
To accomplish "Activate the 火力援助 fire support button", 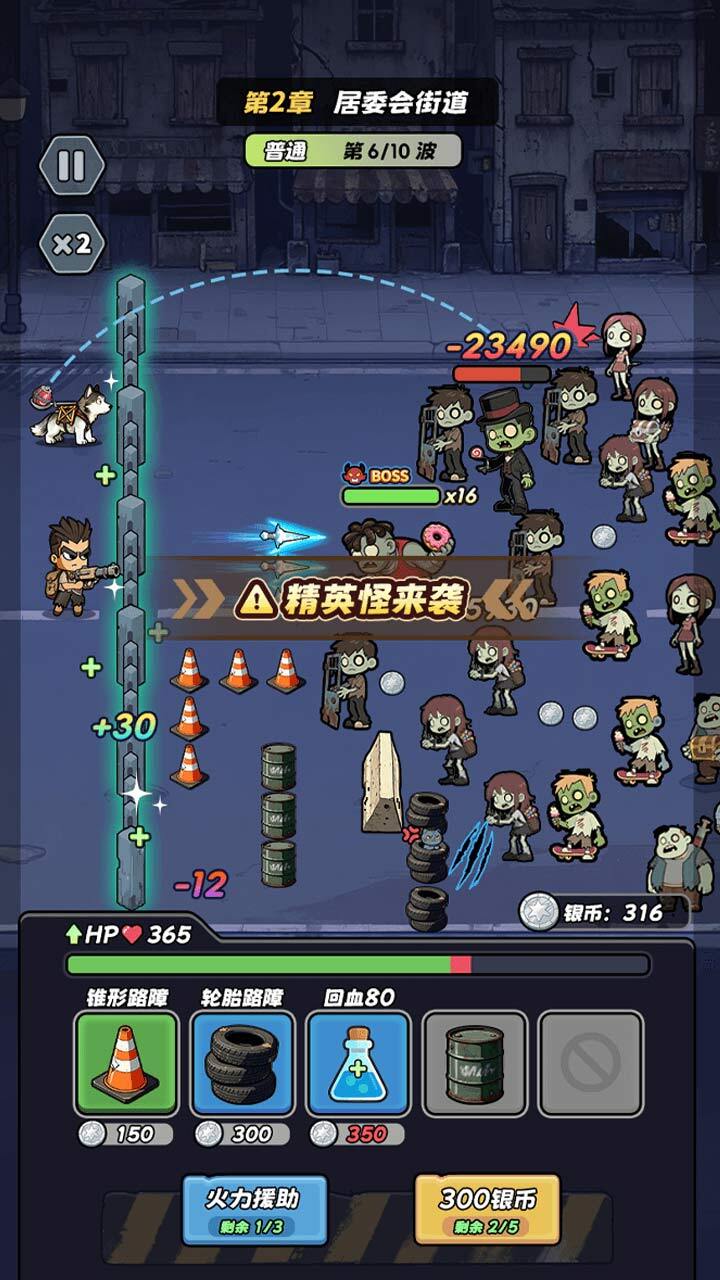I will click(x=254, y=1208).
